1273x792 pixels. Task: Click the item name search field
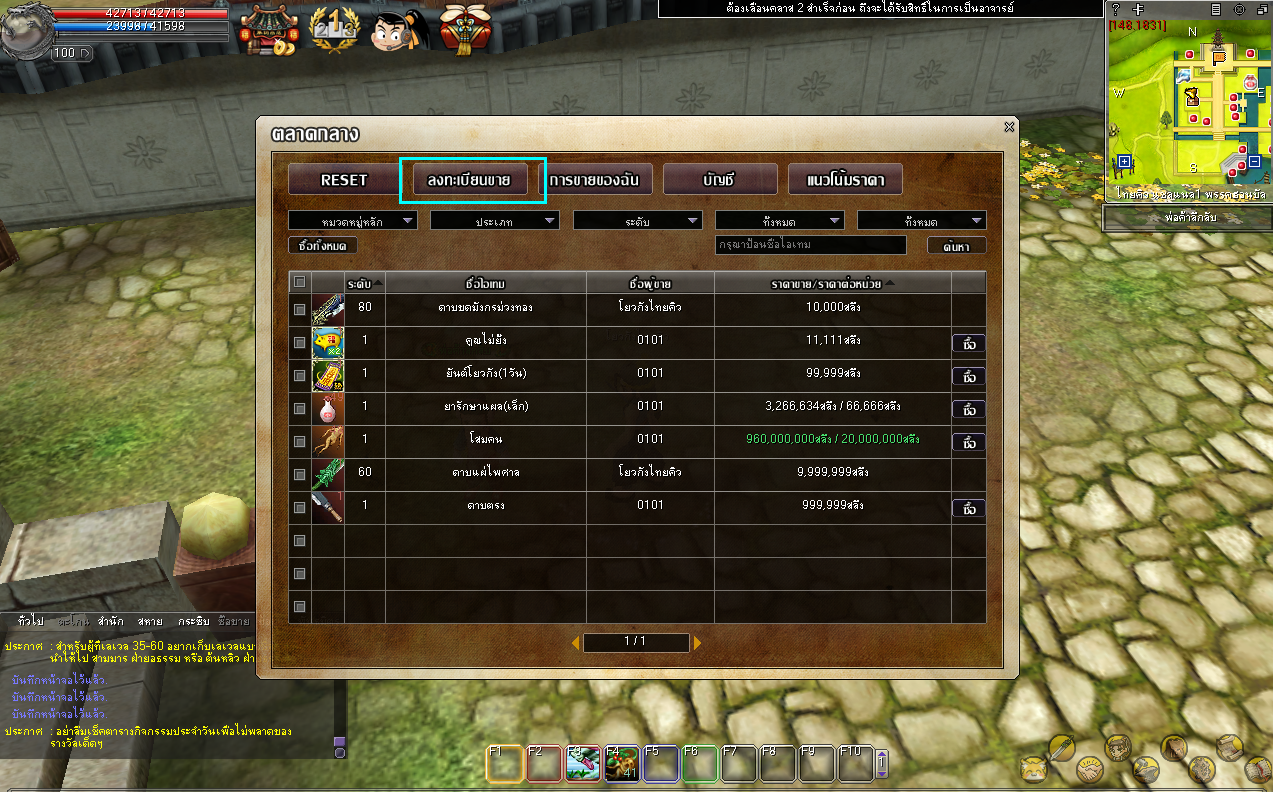(x=811, y=245)
